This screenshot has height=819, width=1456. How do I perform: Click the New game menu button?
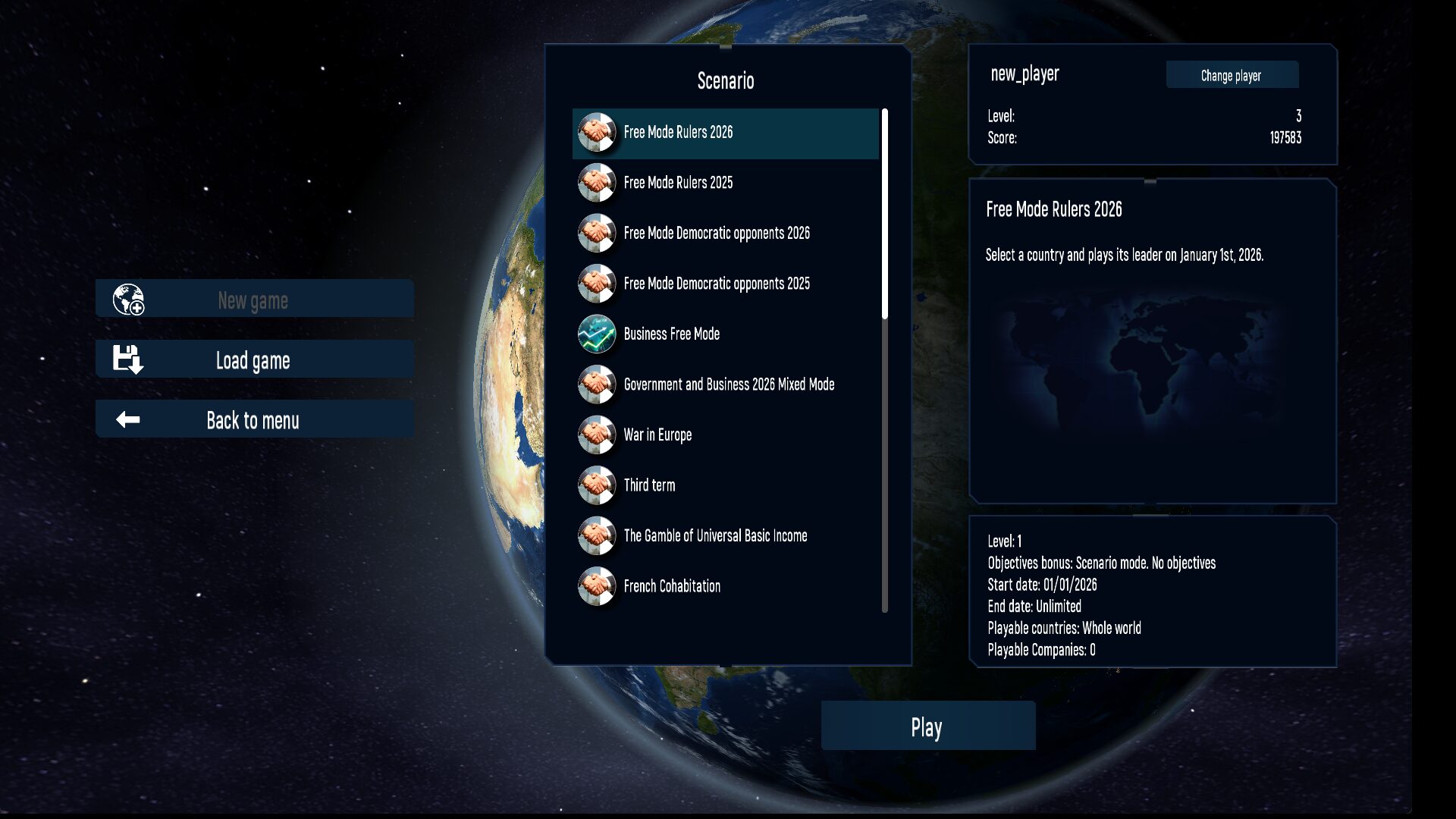[254, 300]
